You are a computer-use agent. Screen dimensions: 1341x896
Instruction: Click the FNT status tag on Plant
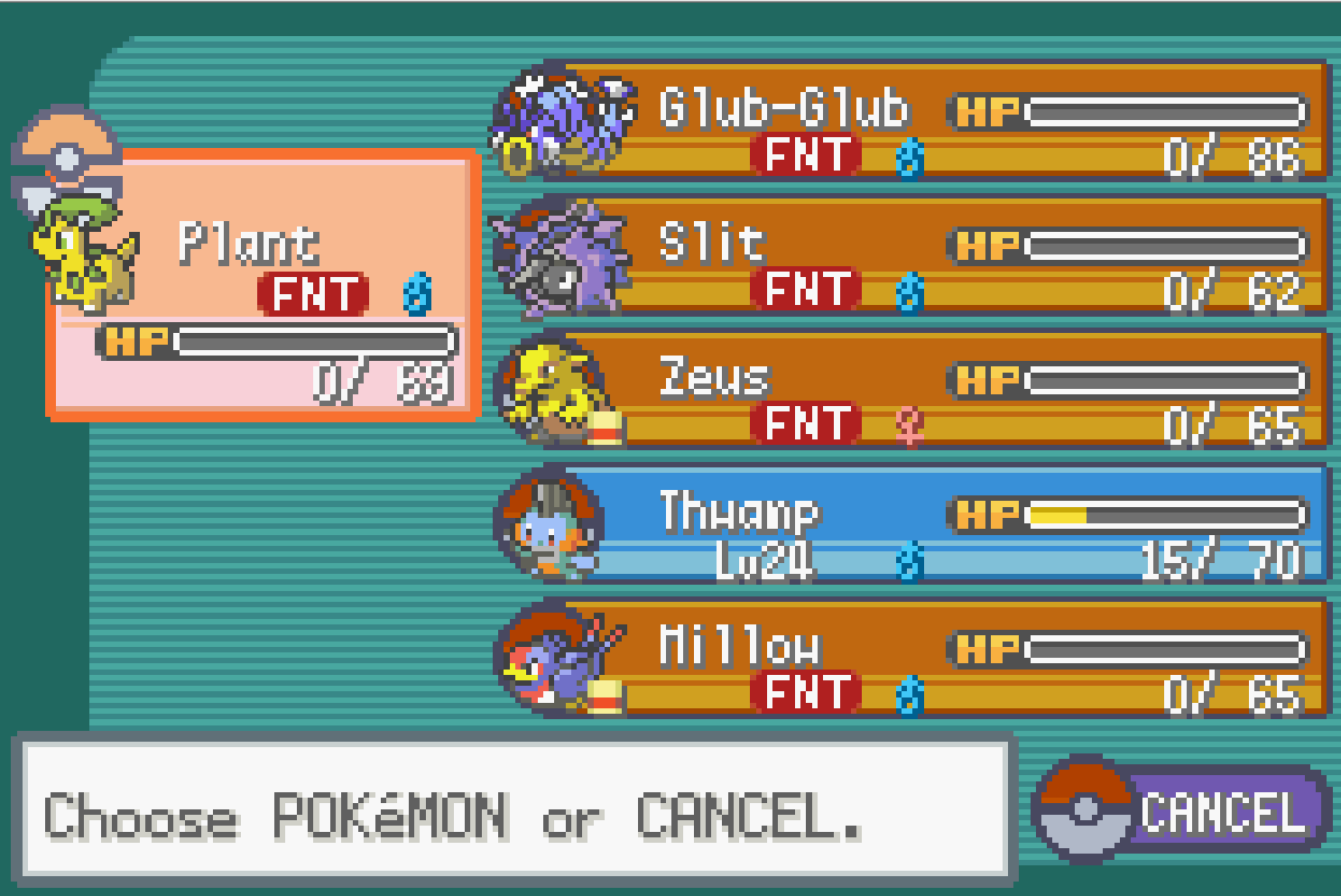[311, 293]
